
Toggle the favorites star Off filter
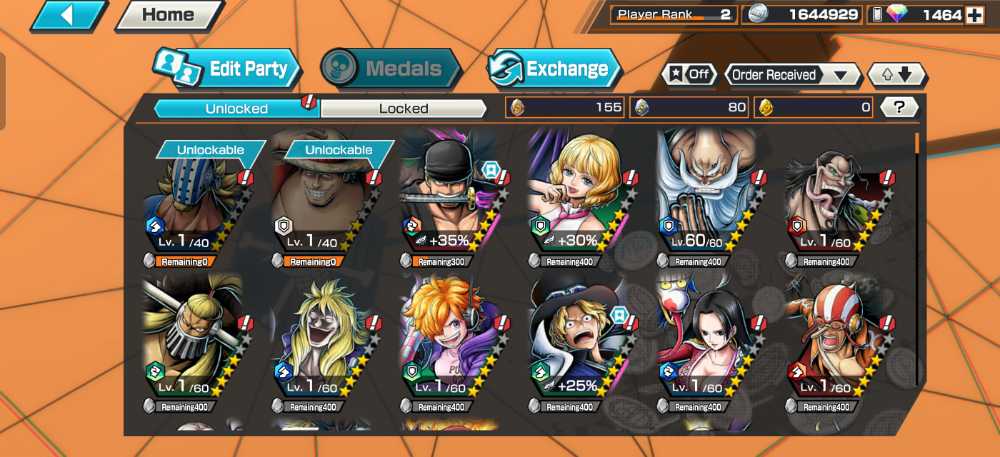pyautogui.click(x=688, y=75)
